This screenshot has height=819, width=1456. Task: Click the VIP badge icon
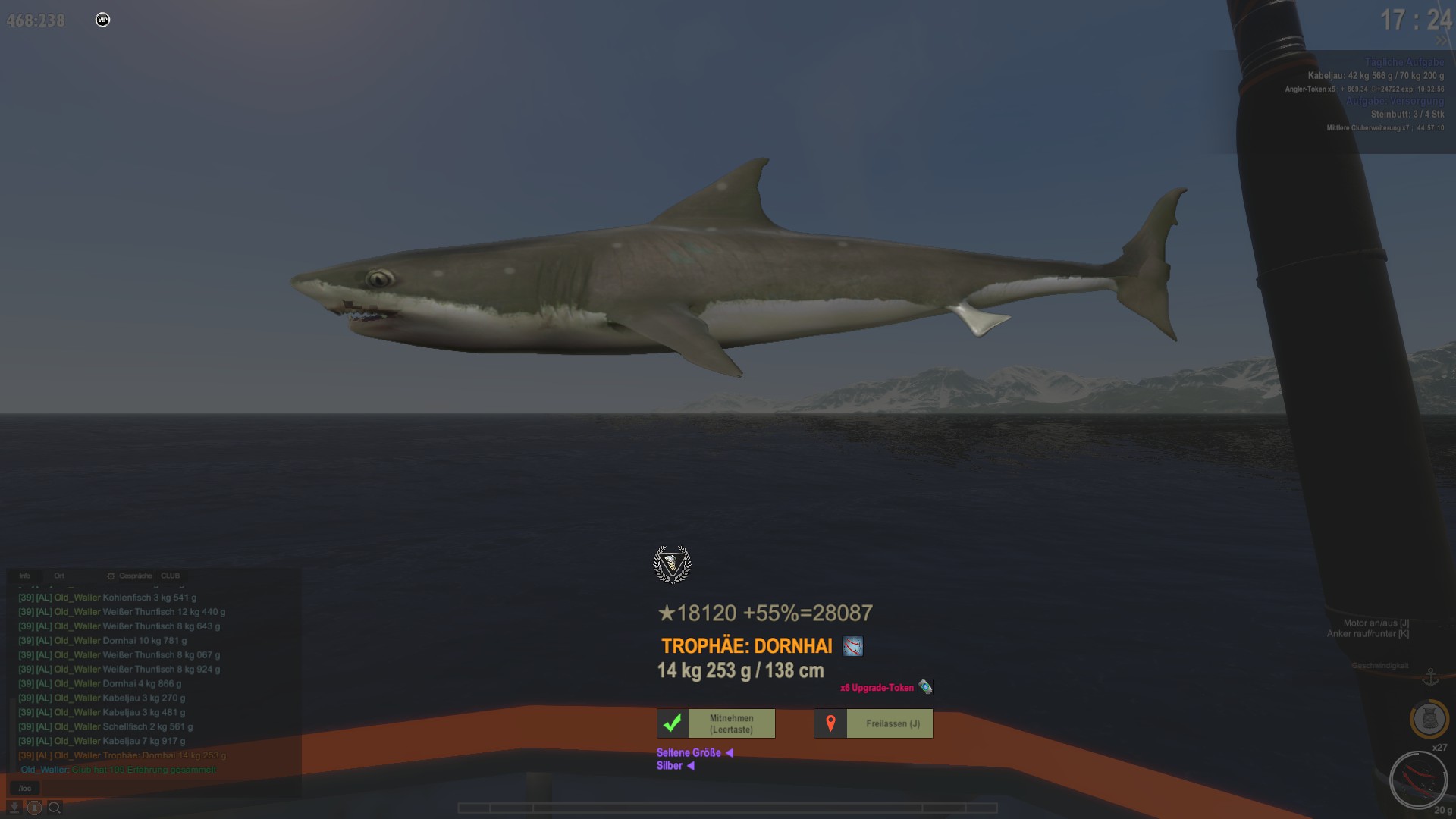[x=102, y=20]
